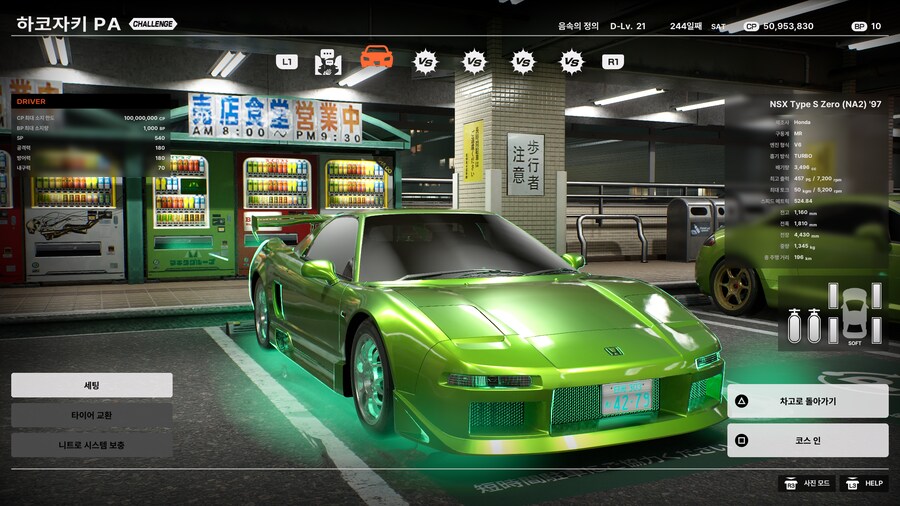Choose 니트로 시스템 보충 to refill nitro
Viewport: 900px width, 506px height.
click(x=91, y=444)
